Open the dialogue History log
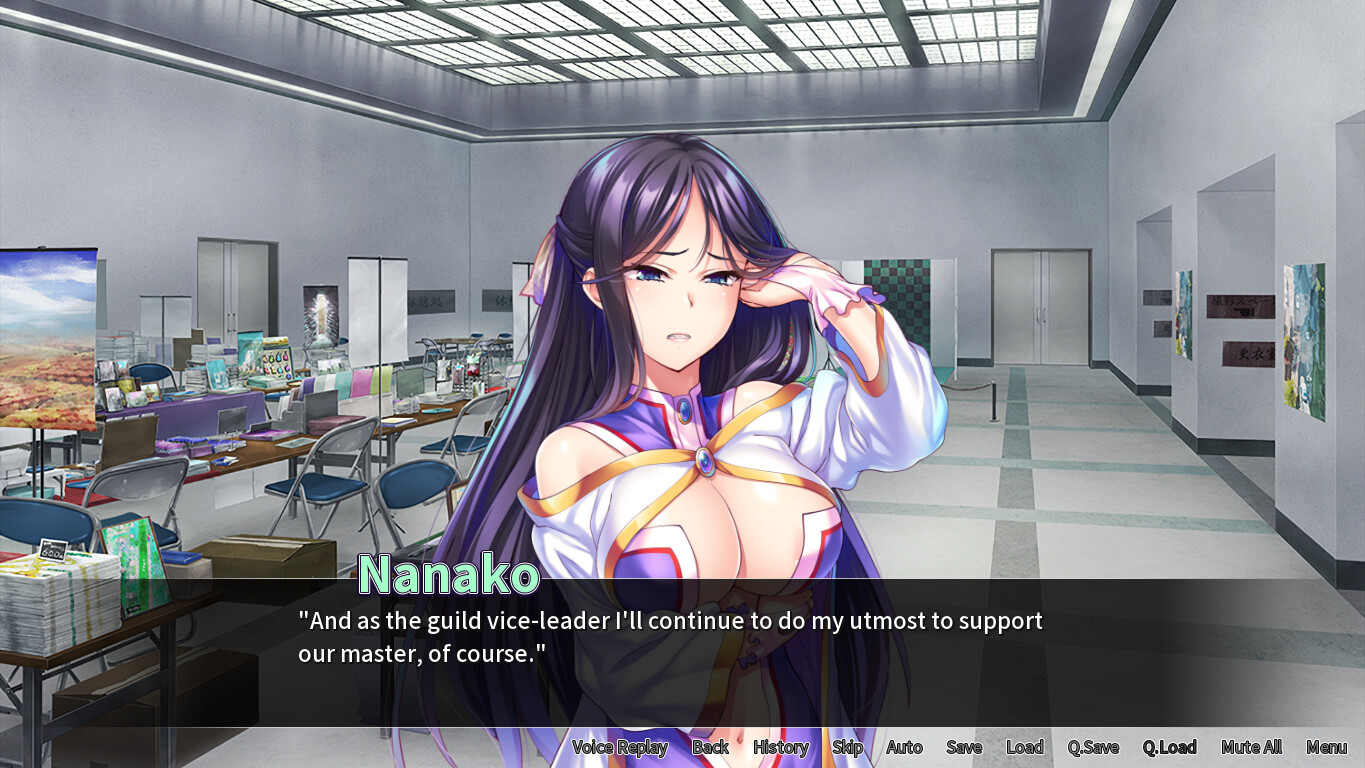 (780, 747)
